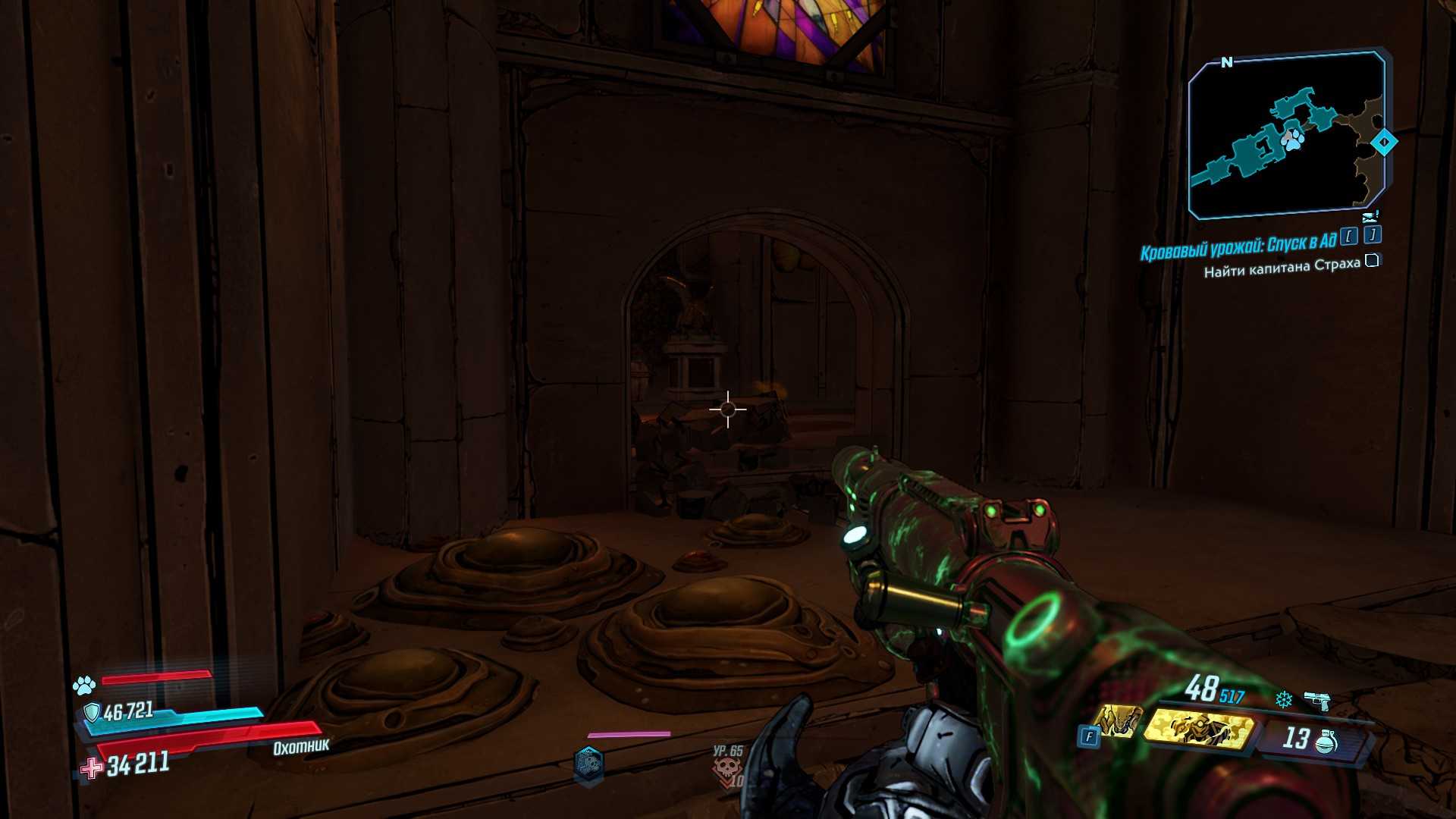This screenshot has height=819, width=1456.
Task: Open the minimap in the corner
Action: pyautogui.click(x=1286, y=134)
